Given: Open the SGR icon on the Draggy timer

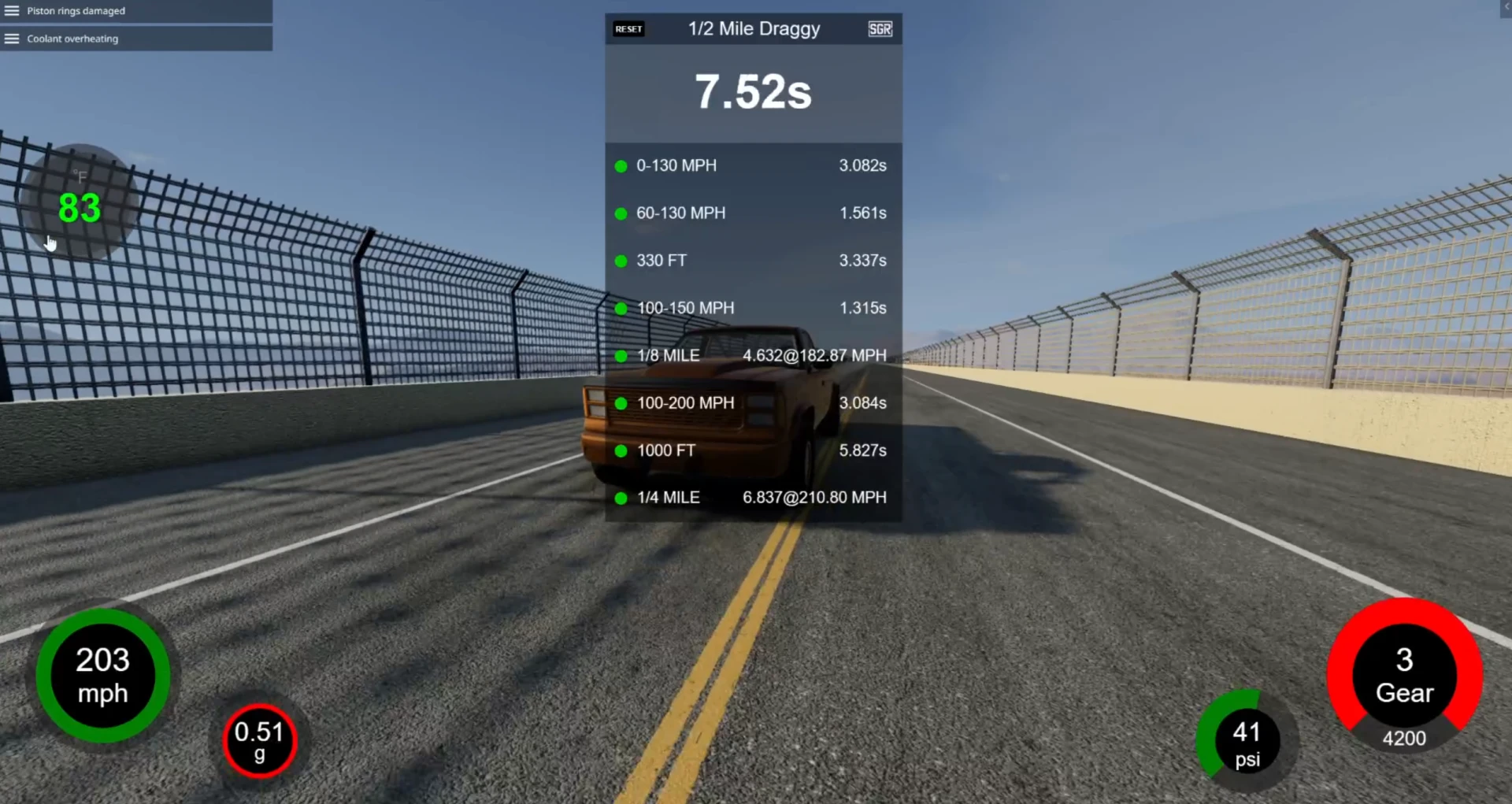Looking at the screenshot, I should click(x=879, y=29).
